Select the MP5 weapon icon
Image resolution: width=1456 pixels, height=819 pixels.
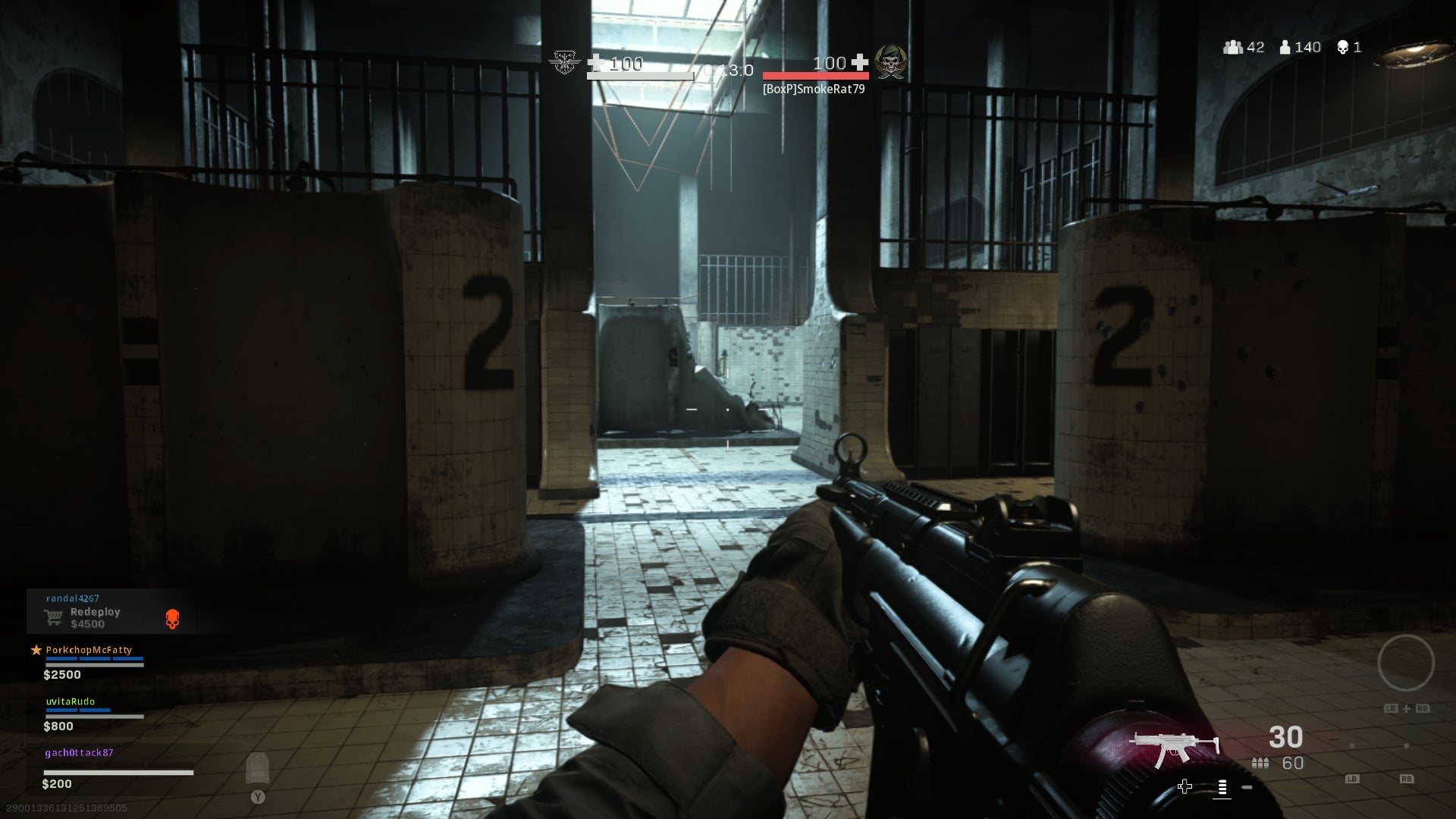(x=1173, y=748)
